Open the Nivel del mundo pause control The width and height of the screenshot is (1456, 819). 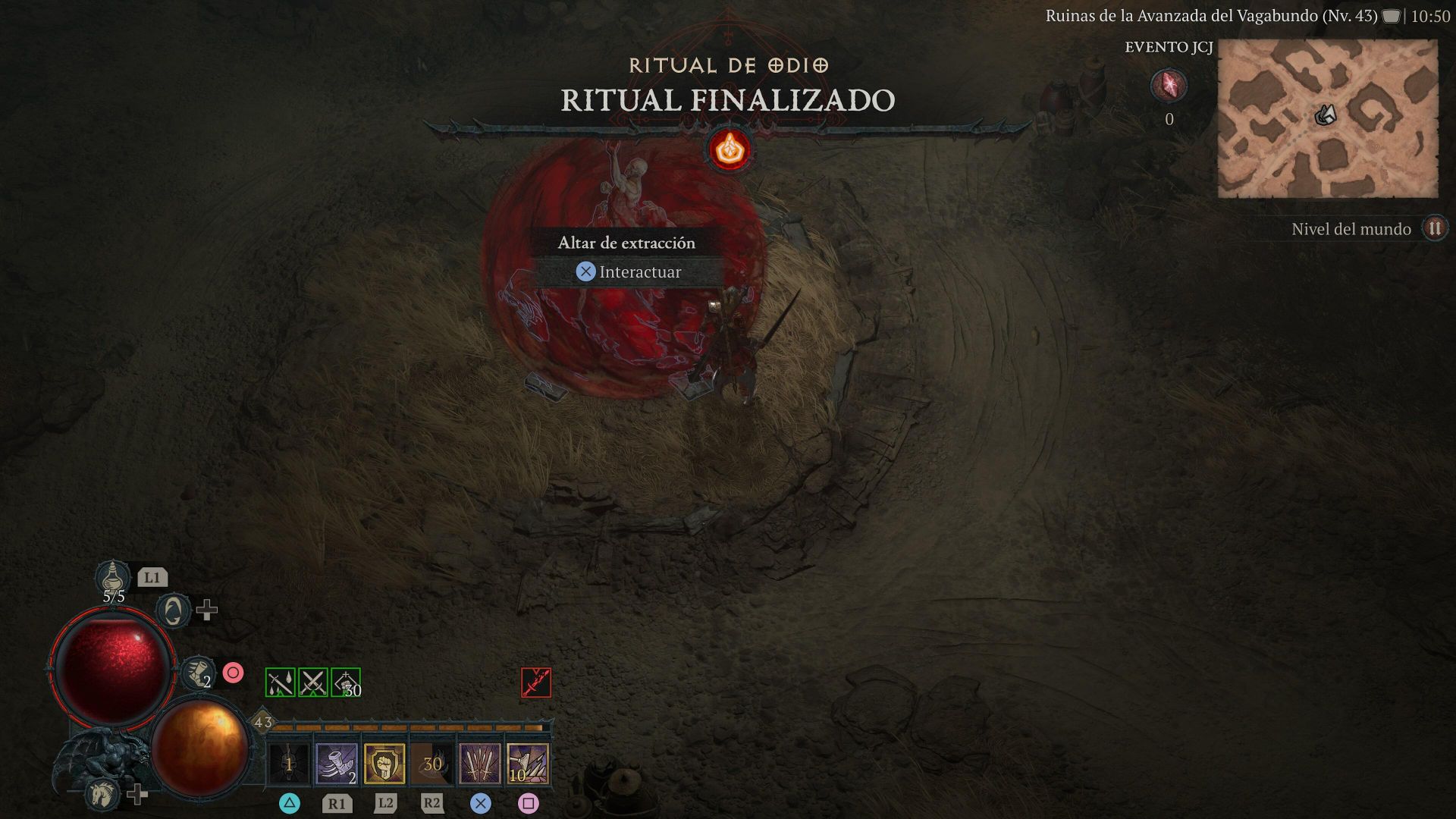pos(1434,229)
